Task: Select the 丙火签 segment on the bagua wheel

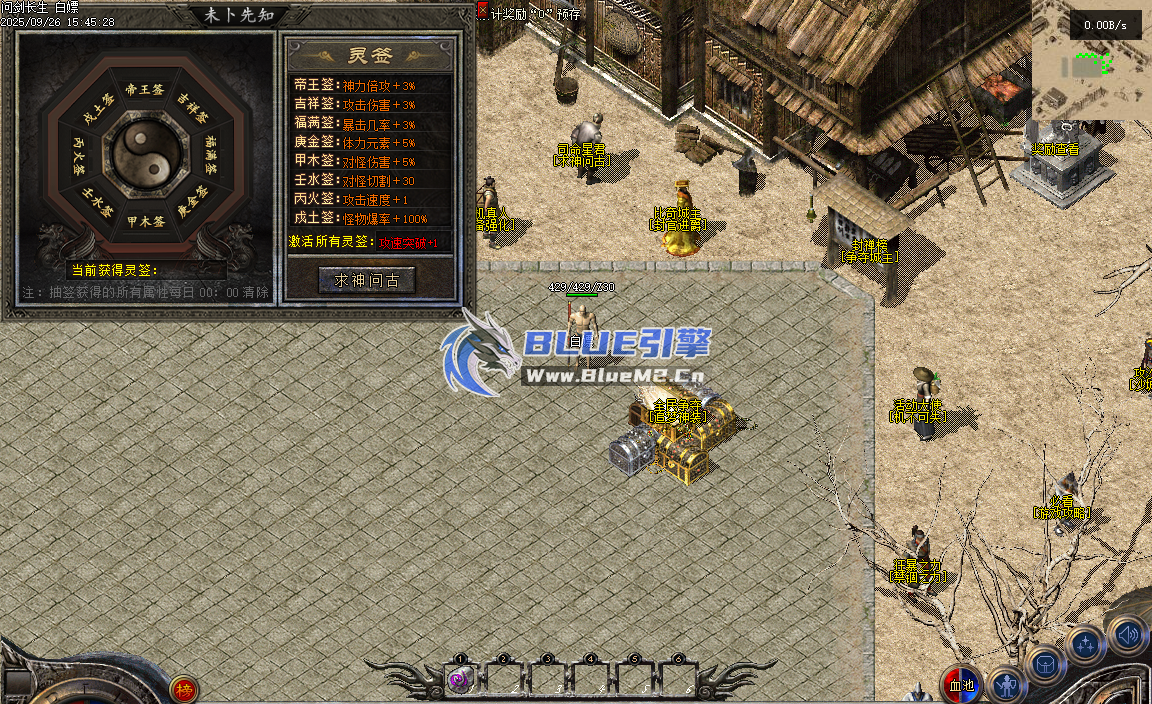Action: point(79,155)
